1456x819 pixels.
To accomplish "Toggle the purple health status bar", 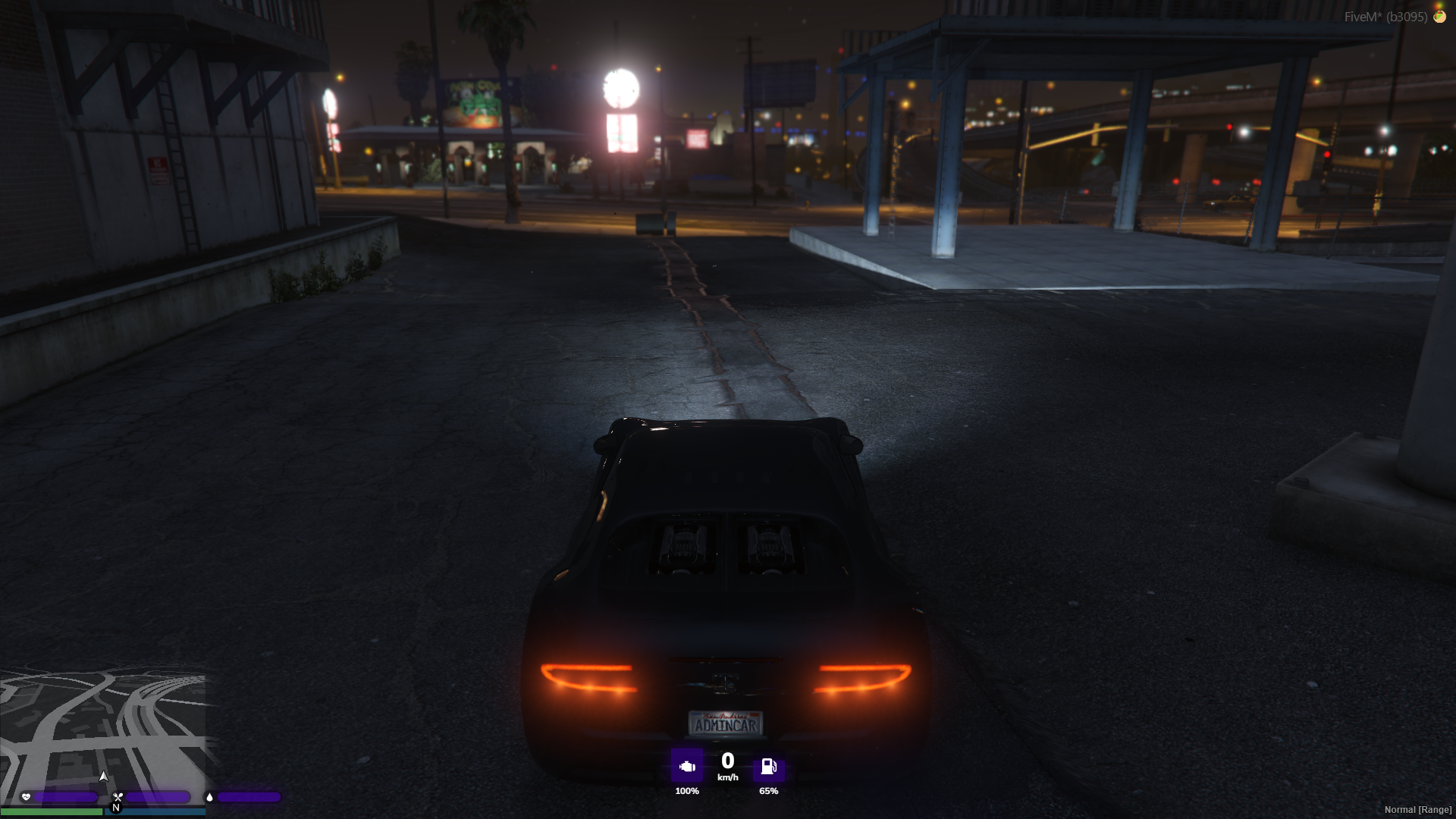I will tap(65, 797).
